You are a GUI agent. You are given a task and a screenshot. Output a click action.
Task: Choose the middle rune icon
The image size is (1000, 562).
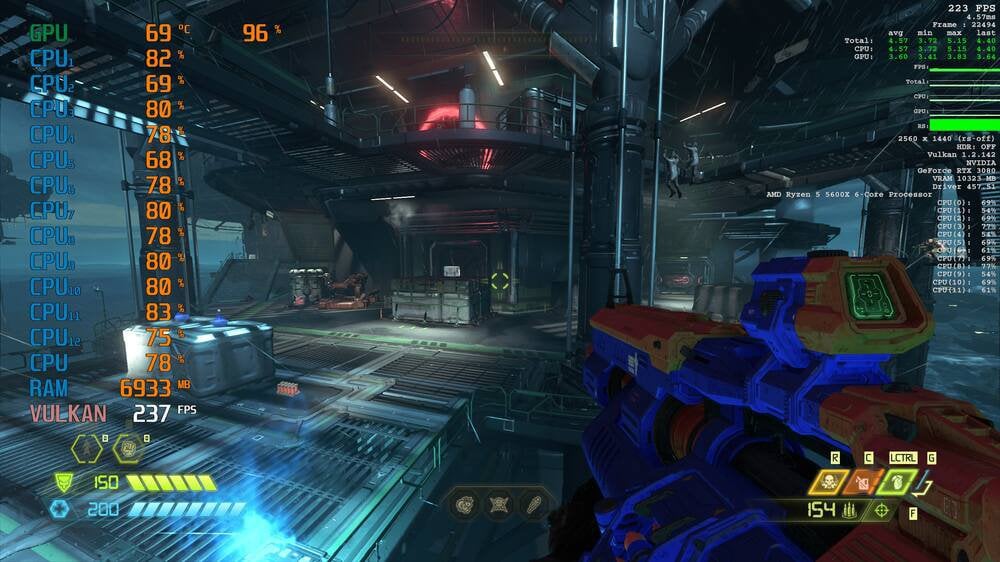(x=500, y=504)
